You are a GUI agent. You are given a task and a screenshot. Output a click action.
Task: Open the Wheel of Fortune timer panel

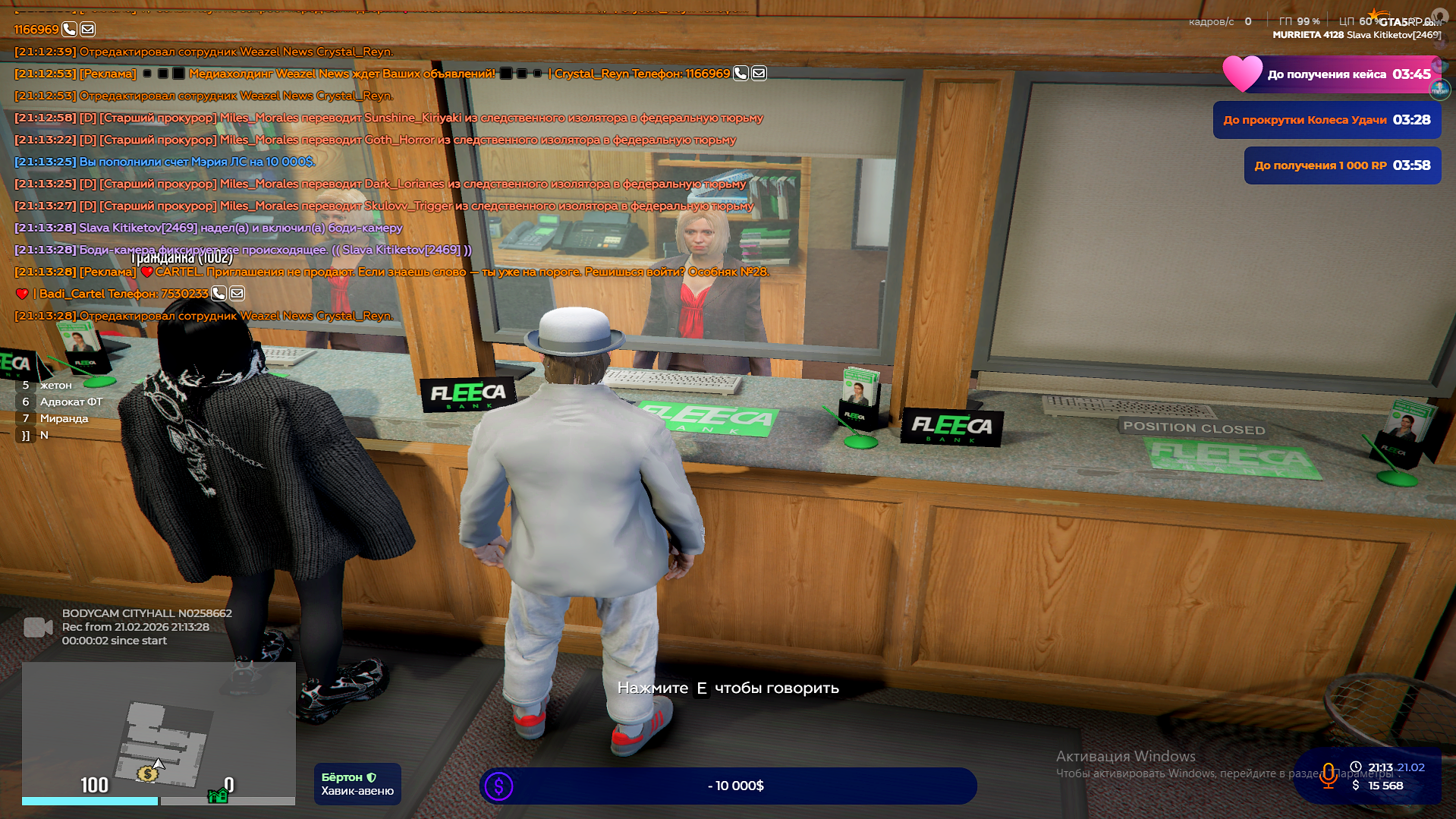click(1326, 120)
